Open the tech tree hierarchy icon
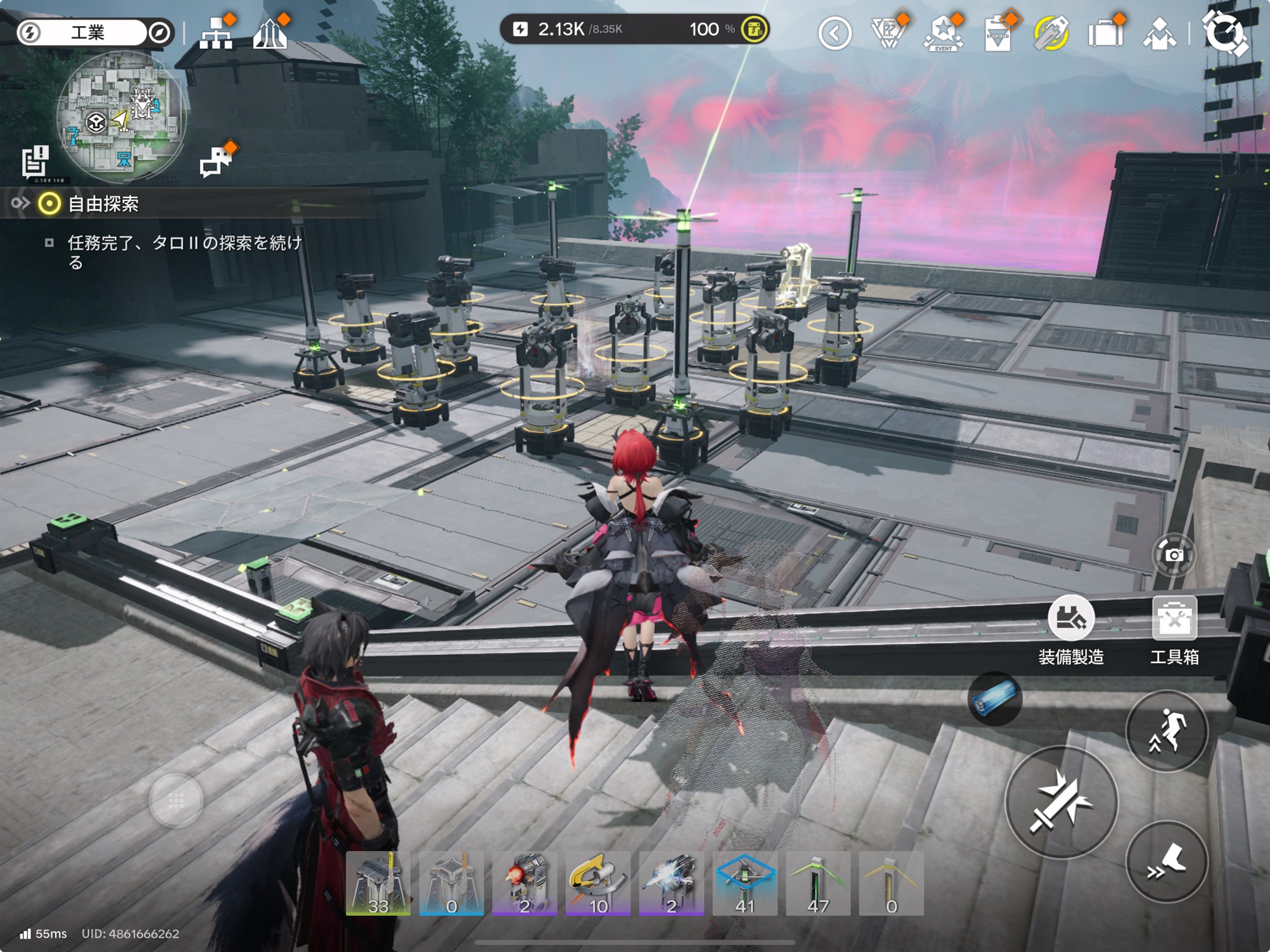The width and height of the screenshot is (1270, 952). (x=216, y=33)
